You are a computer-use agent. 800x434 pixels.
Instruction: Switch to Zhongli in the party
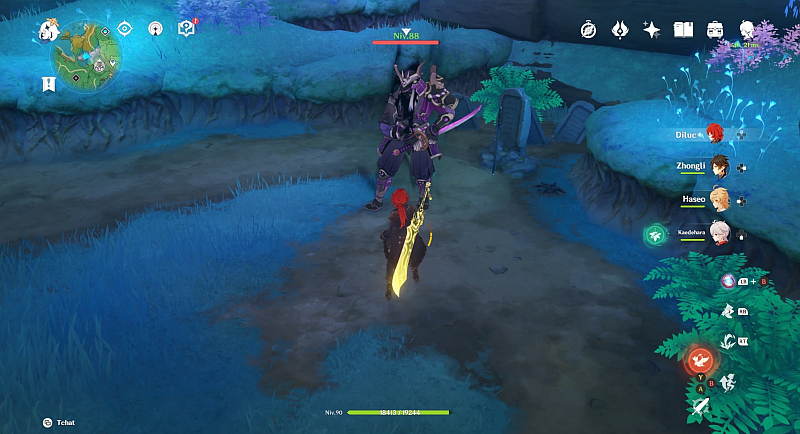(x=717, y=167)
